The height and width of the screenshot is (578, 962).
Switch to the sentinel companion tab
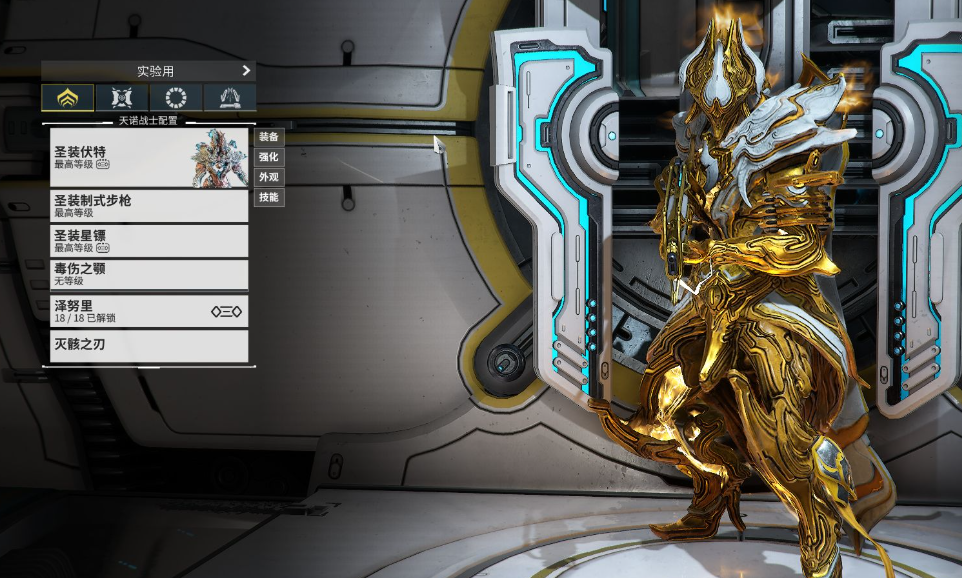(122, 98)
